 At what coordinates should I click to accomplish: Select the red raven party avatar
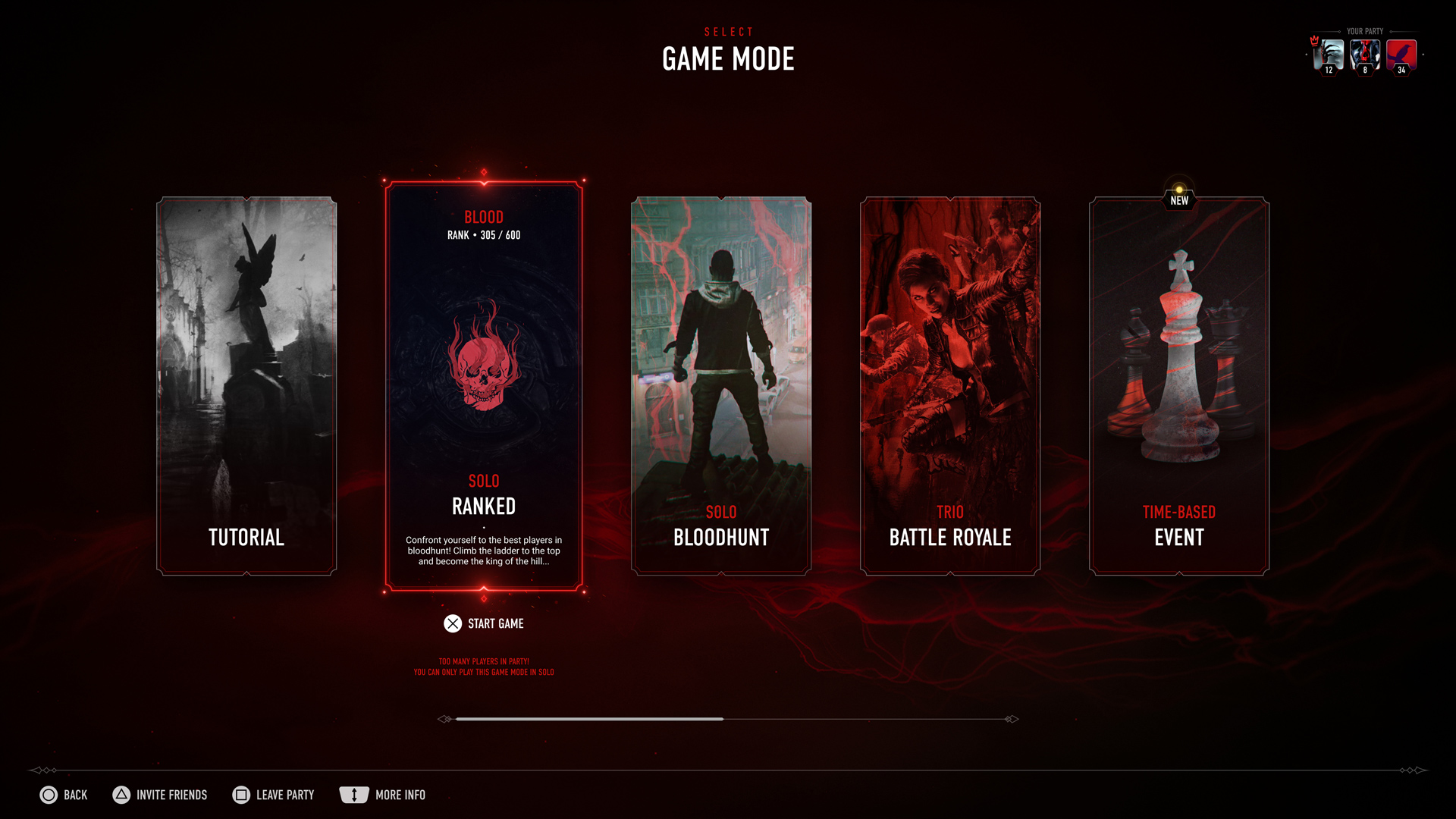tap(1401, 55)
